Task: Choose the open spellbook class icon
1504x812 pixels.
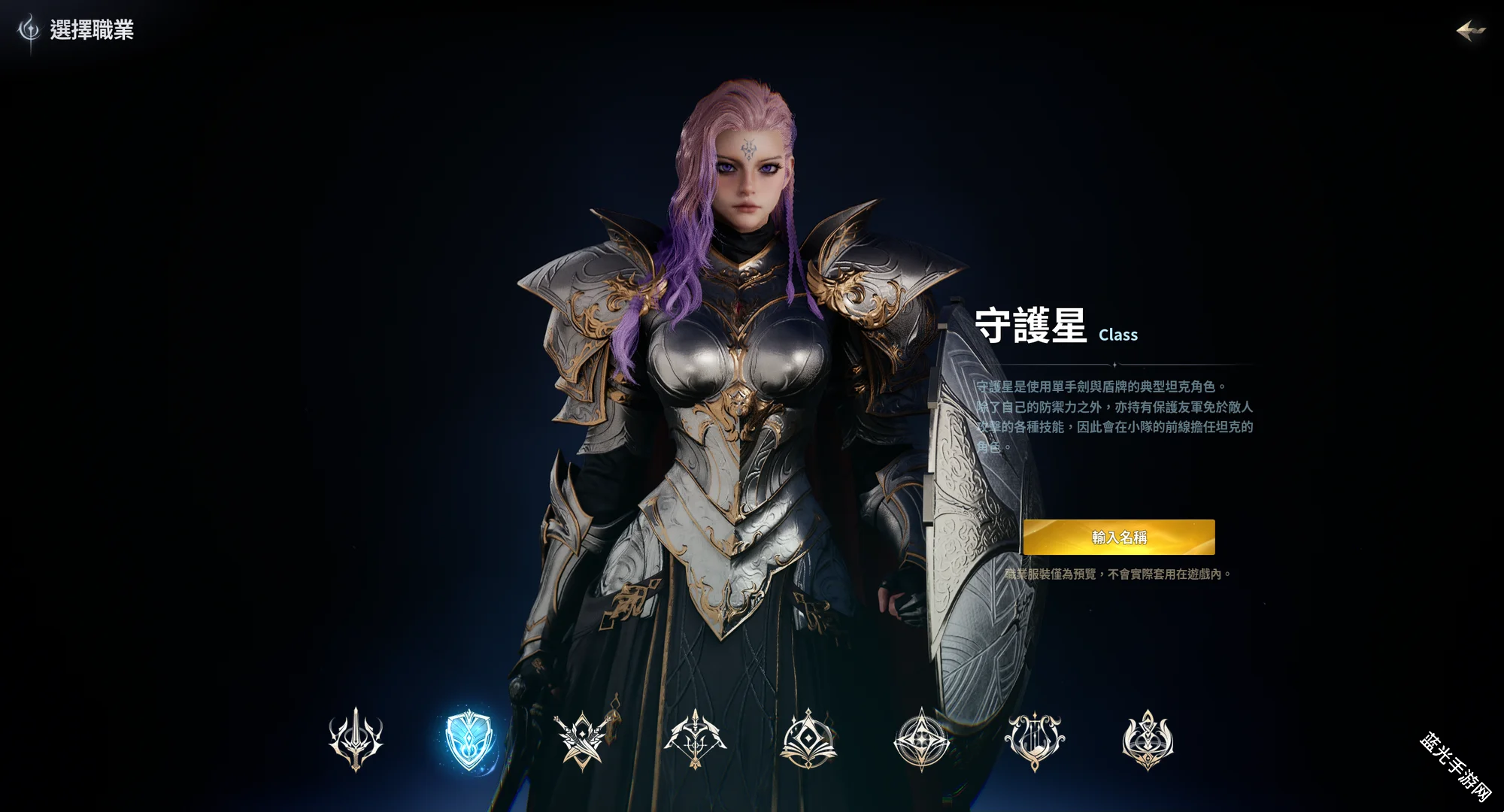Action: click(x=808, y=740)
